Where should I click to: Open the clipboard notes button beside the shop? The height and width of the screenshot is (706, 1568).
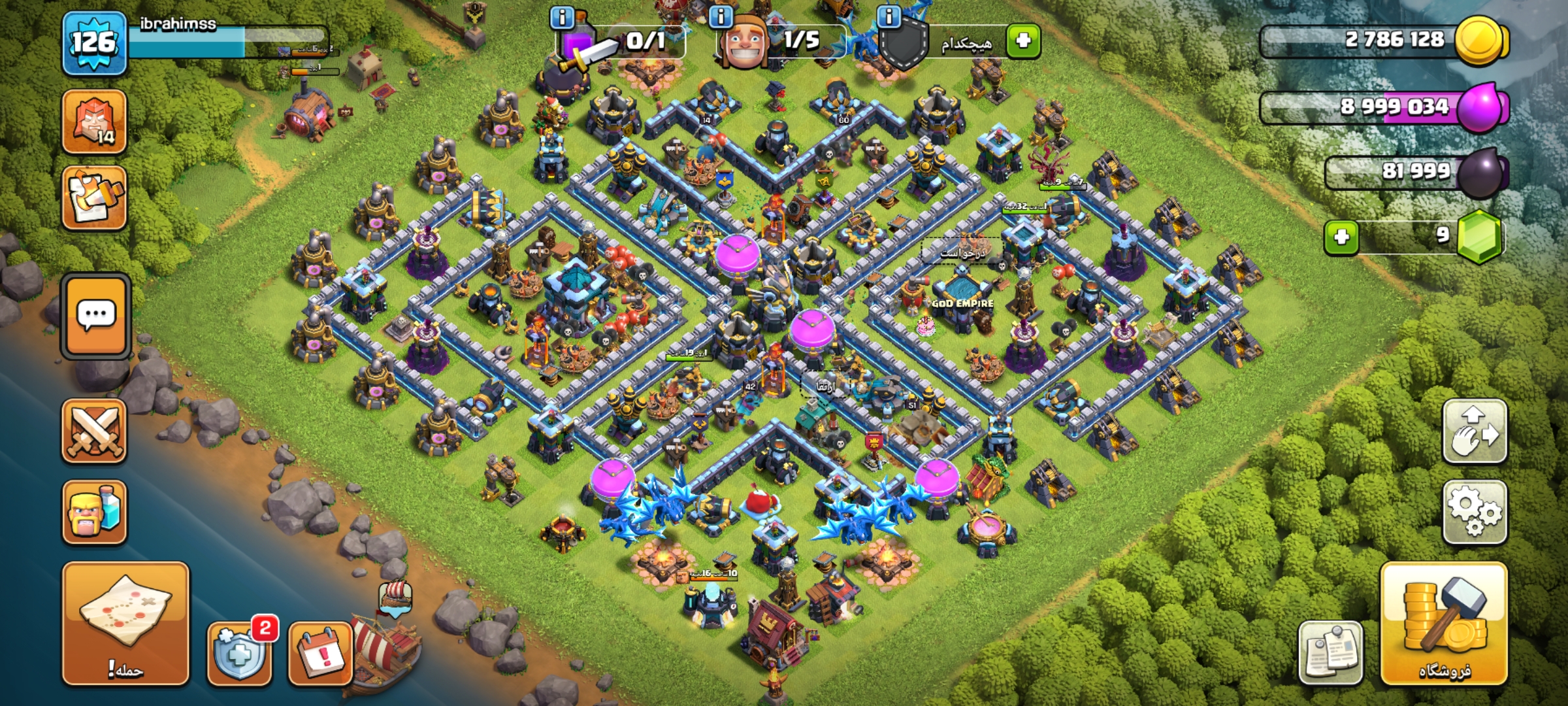click(1330, 653)
